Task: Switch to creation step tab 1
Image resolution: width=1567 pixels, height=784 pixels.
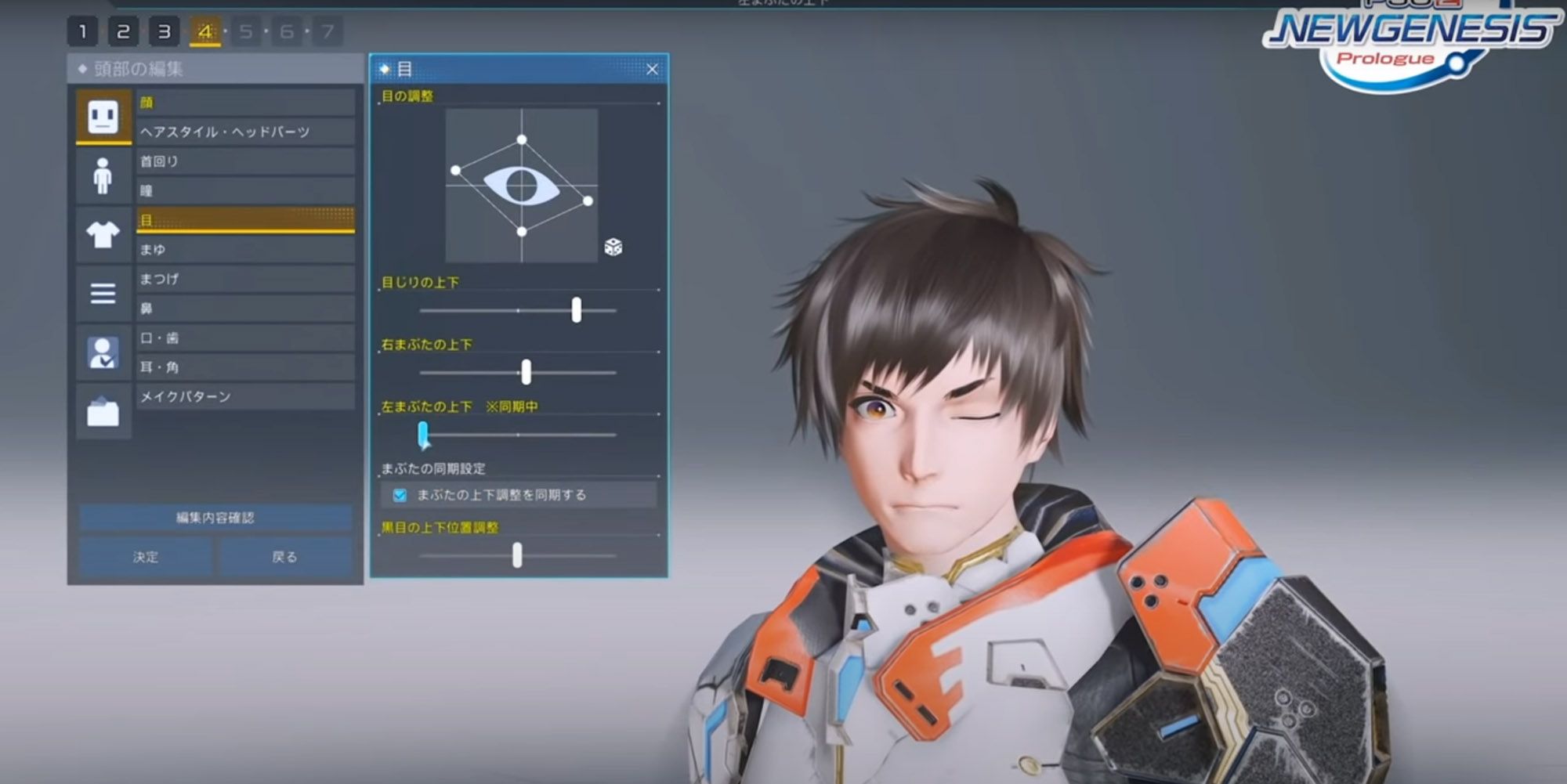Action: [x=81, y=32]
